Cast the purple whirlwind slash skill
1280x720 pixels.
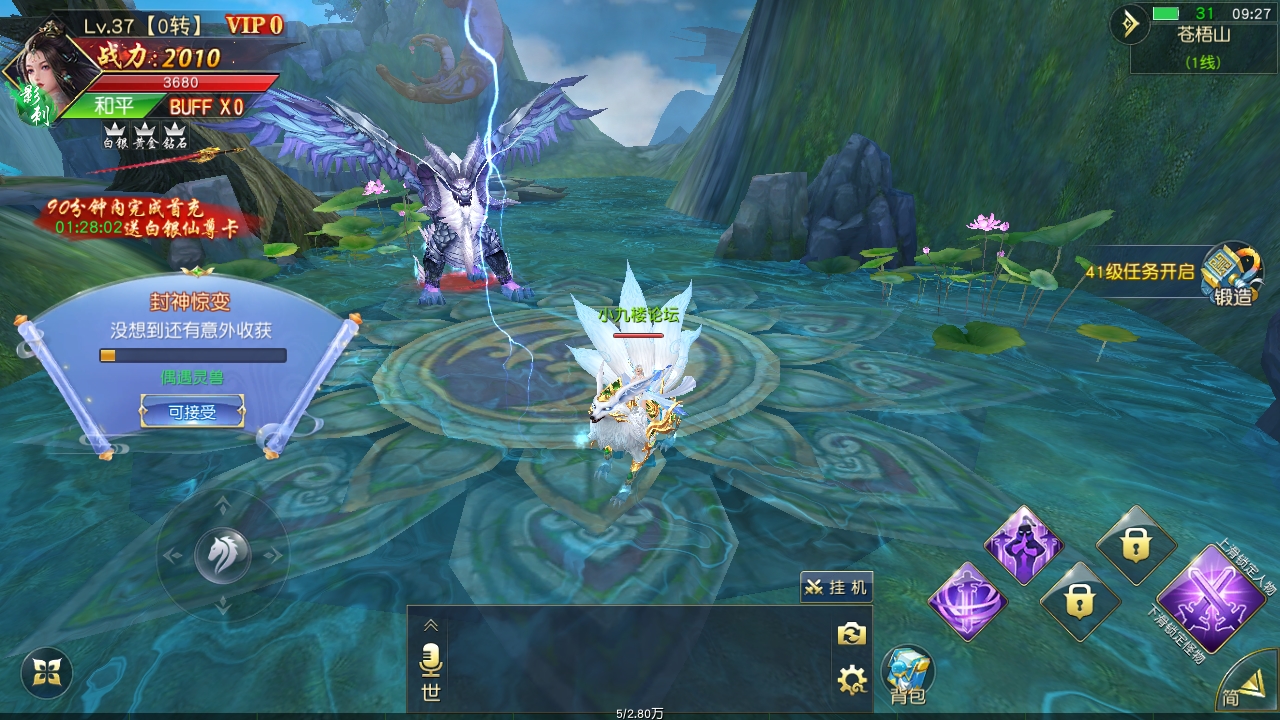click(x=966, y=602)
